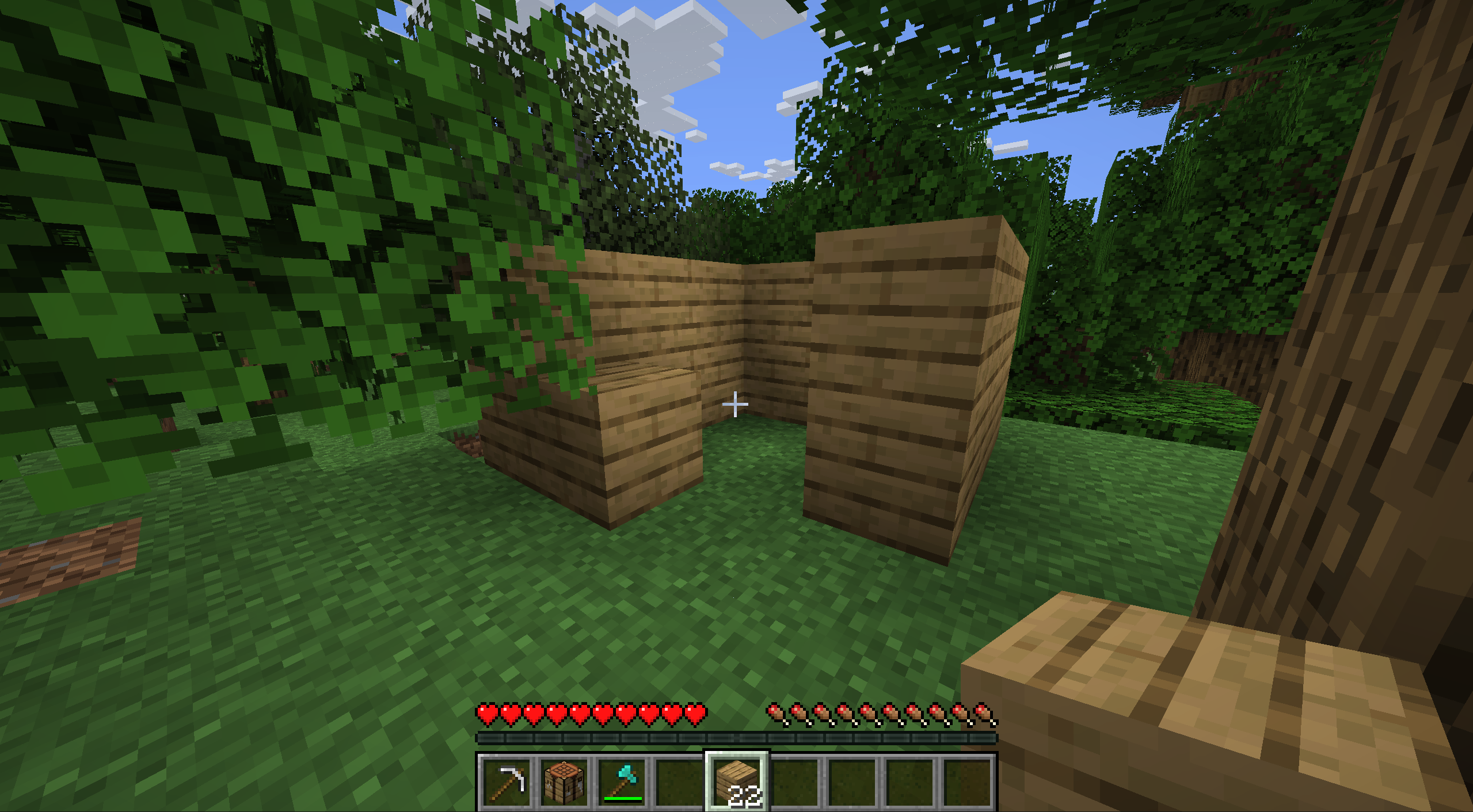Click the diamond axe durability bar
Image resolution: width=1473 pixels, height=812 pixels.
click(622, 798)
